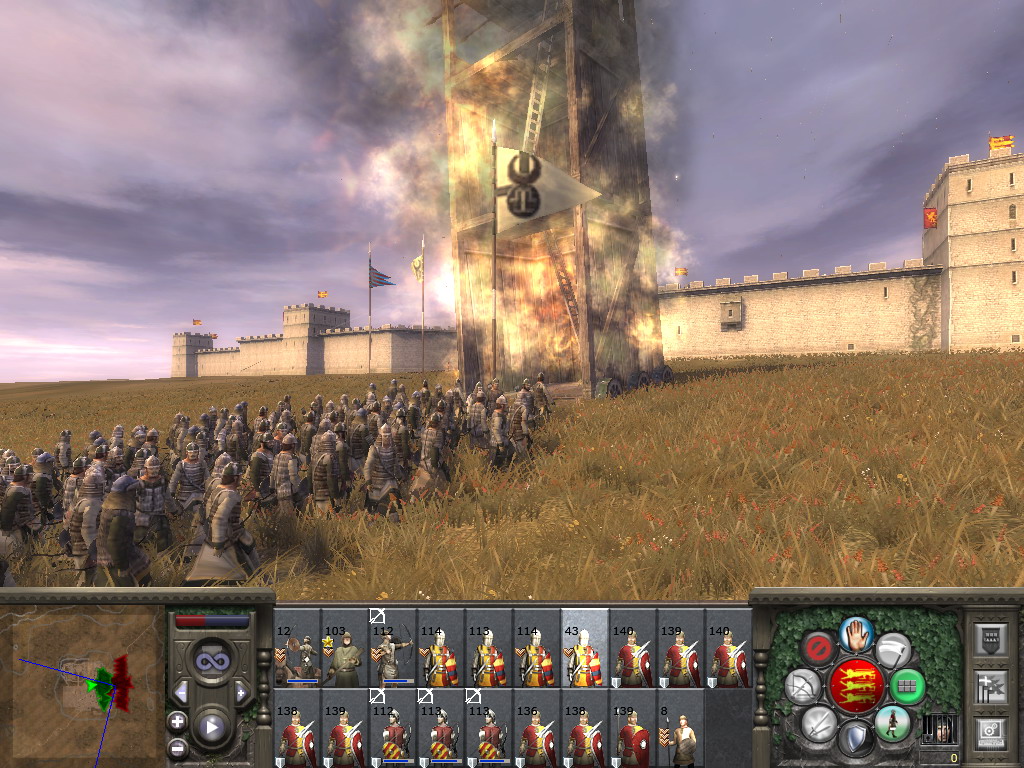
Task: Click the play button on the speed panel
Action: [x=211, y=727]
